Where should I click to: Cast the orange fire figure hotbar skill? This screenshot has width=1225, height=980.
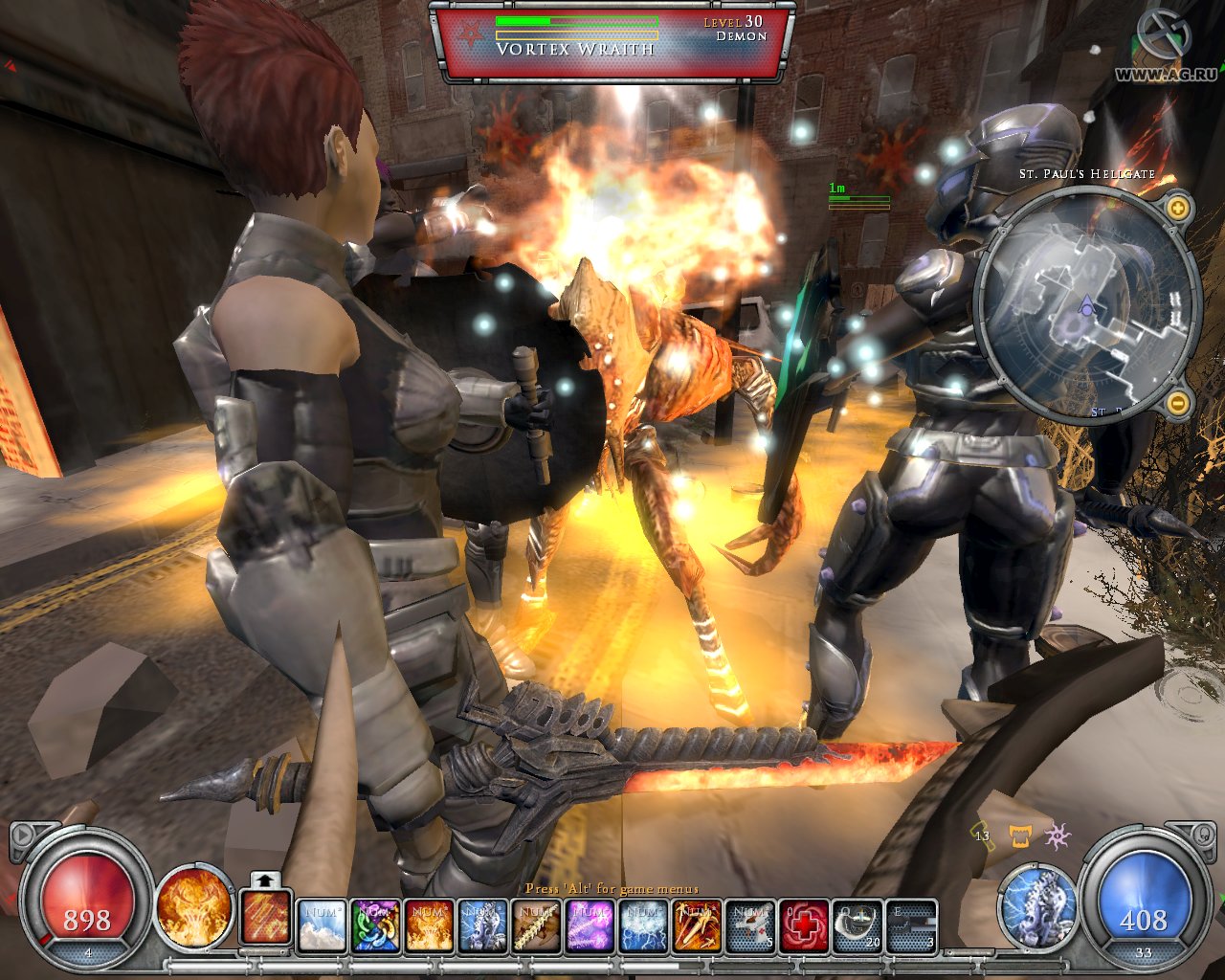tap(429, 926)
